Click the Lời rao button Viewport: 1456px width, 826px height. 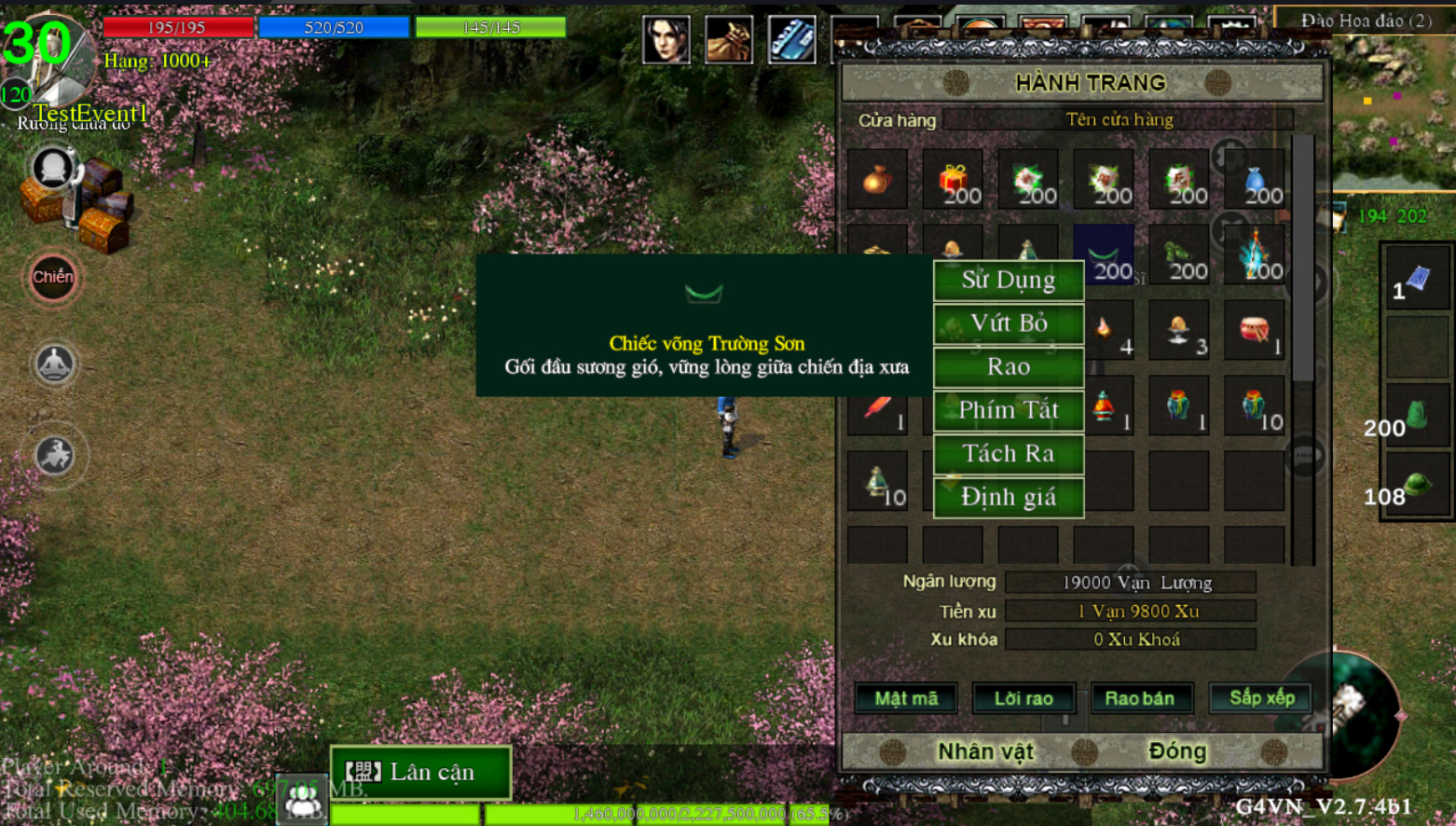pyautogui.click(x=1023, y=698)
